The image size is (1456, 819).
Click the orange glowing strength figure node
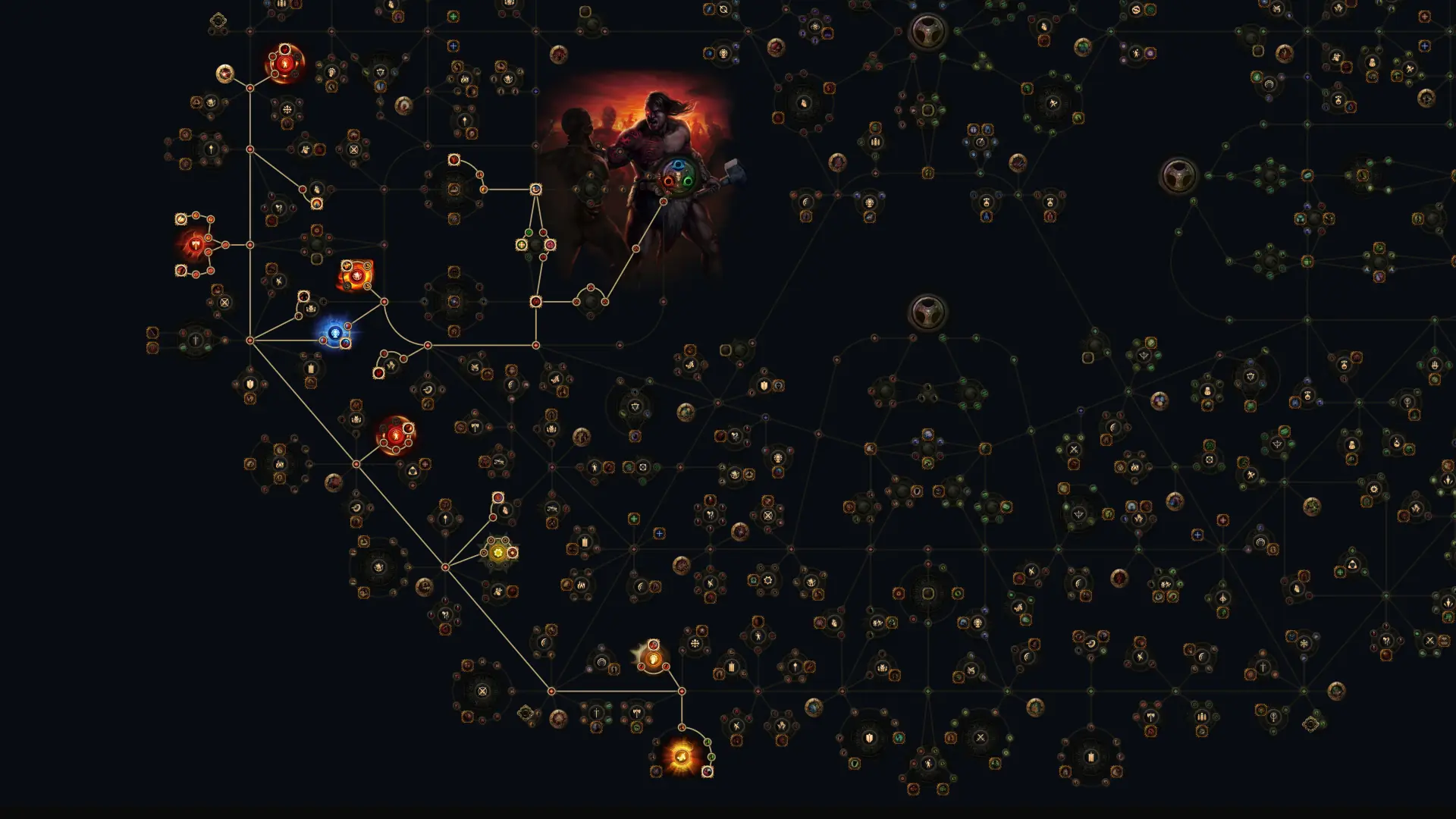357,276
